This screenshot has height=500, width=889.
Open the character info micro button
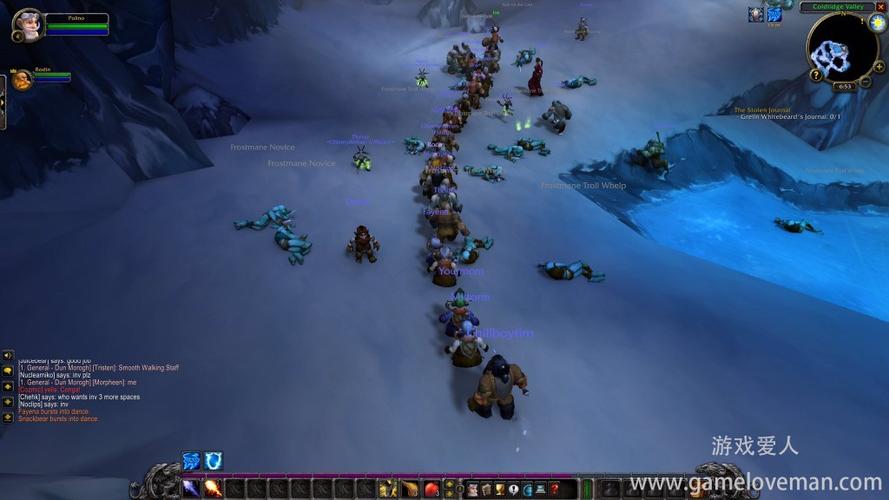[472, 489]
